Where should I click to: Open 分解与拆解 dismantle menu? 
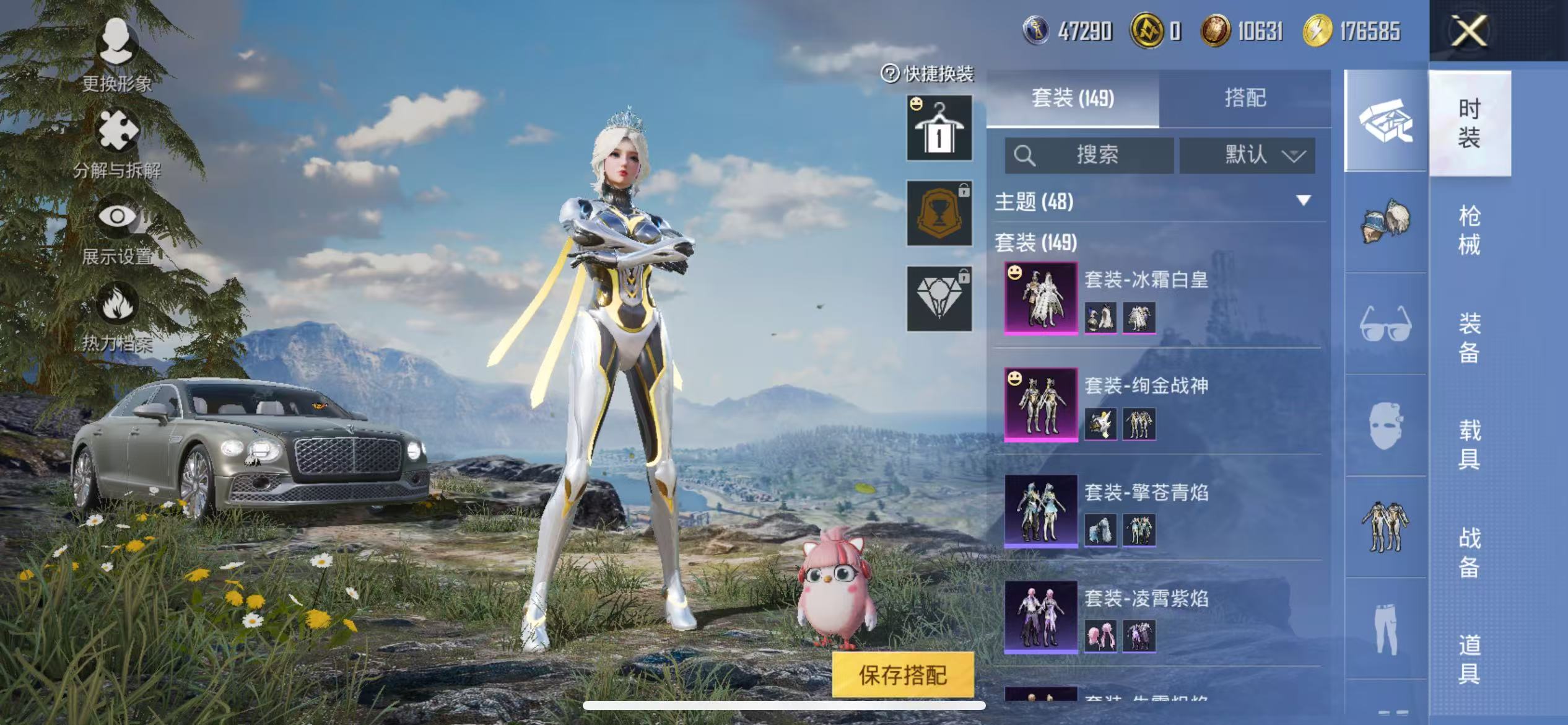117,143
